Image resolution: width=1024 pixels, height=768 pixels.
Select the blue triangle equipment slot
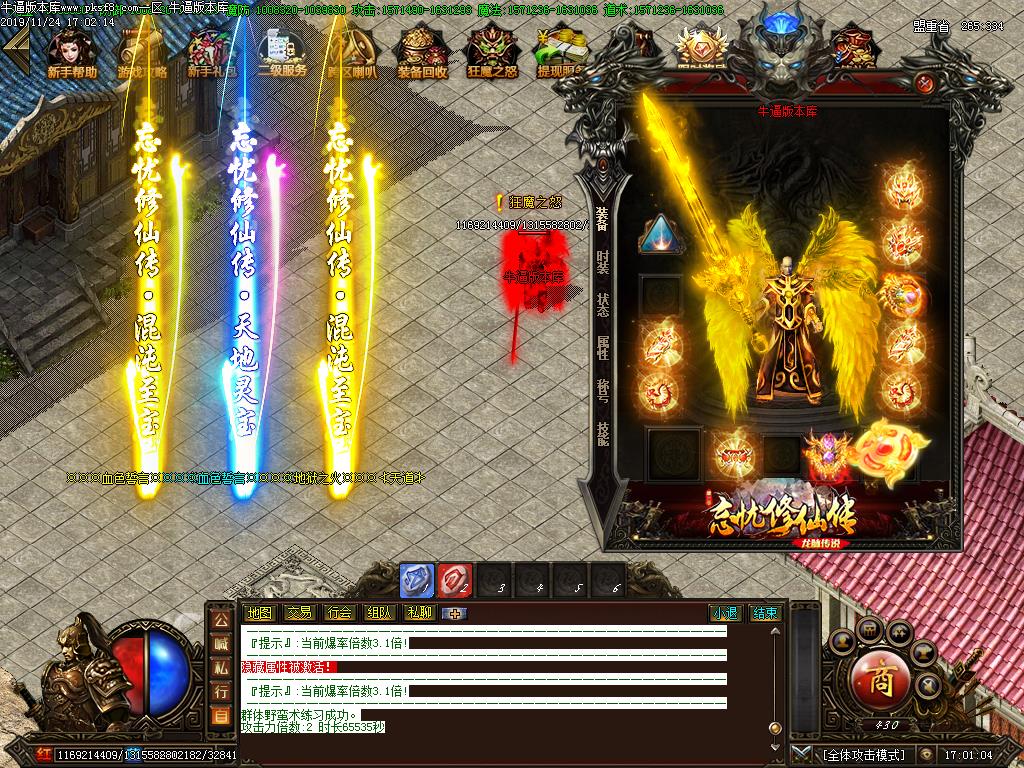click(661, 236)
